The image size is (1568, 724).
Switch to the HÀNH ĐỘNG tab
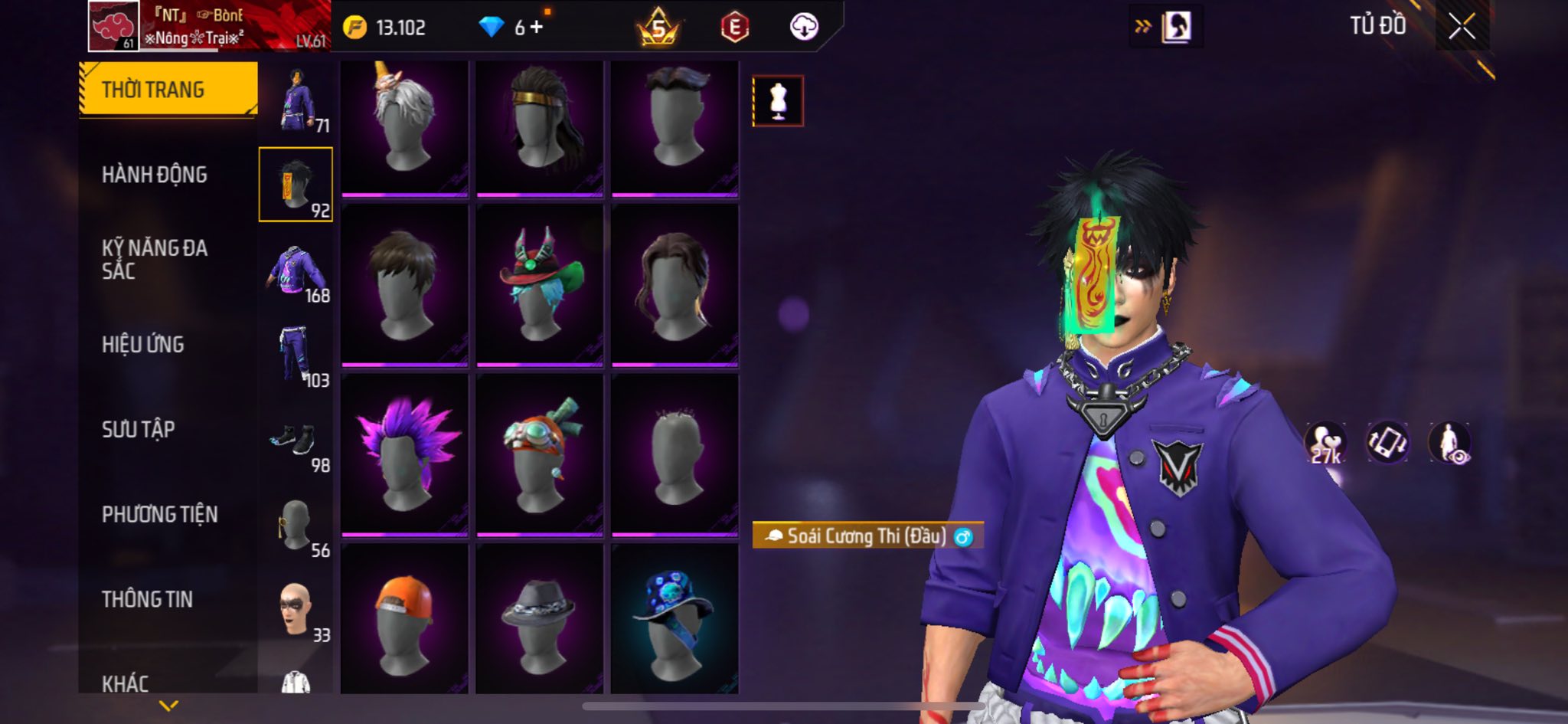point(155,175)
